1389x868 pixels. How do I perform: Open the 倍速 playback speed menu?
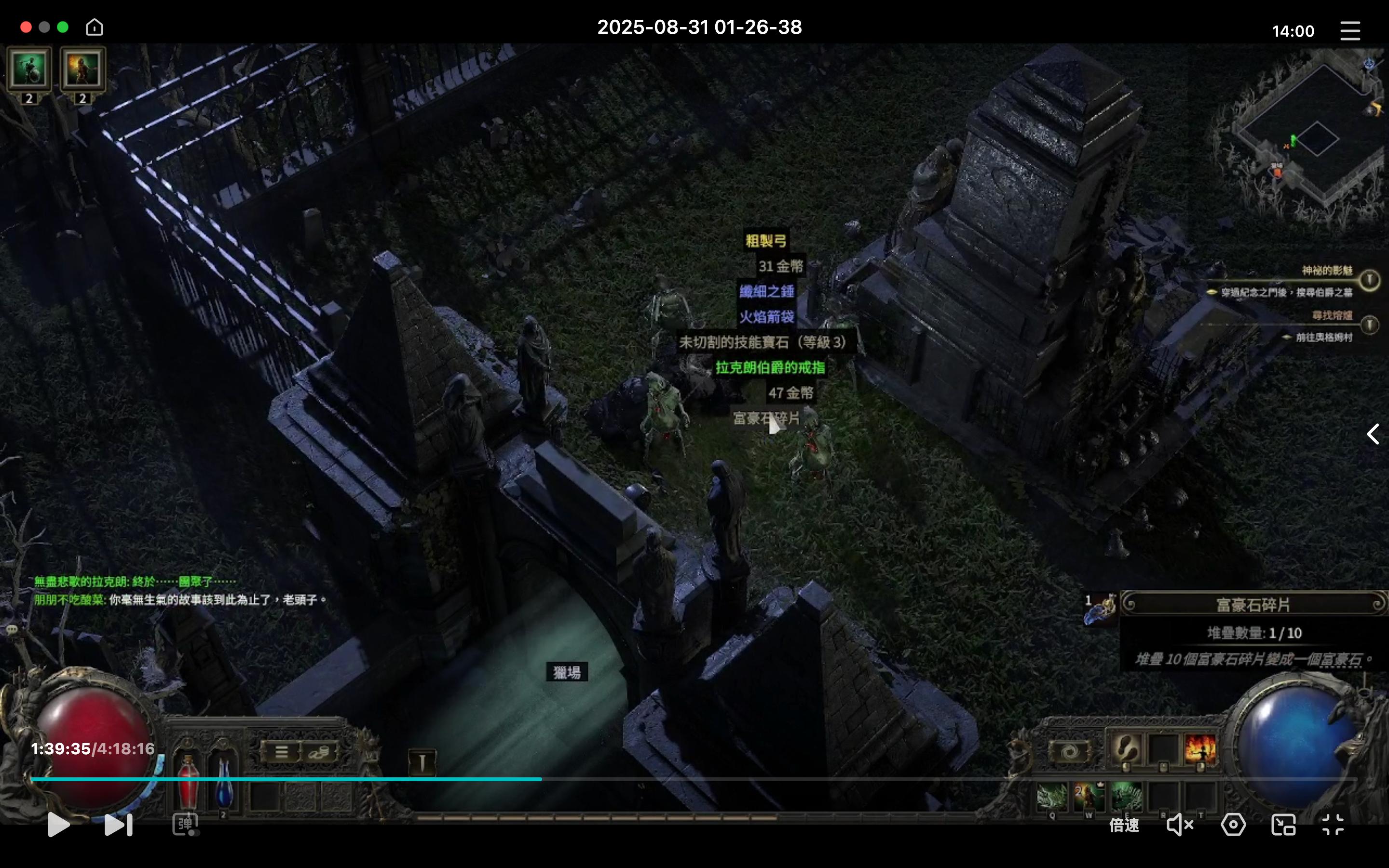point(1123,825)
